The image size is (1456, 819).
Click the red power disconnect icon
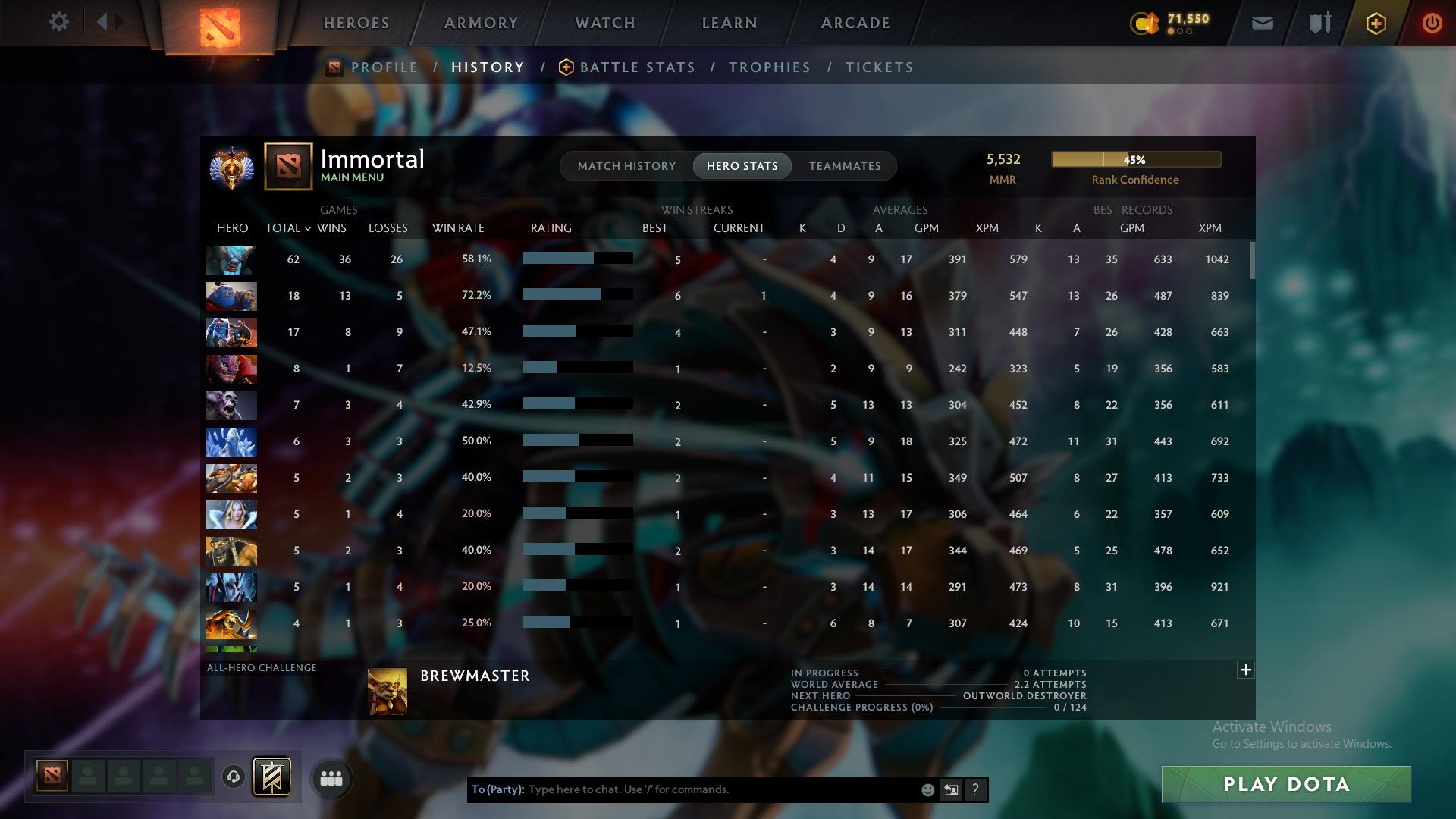(1432, 23)
